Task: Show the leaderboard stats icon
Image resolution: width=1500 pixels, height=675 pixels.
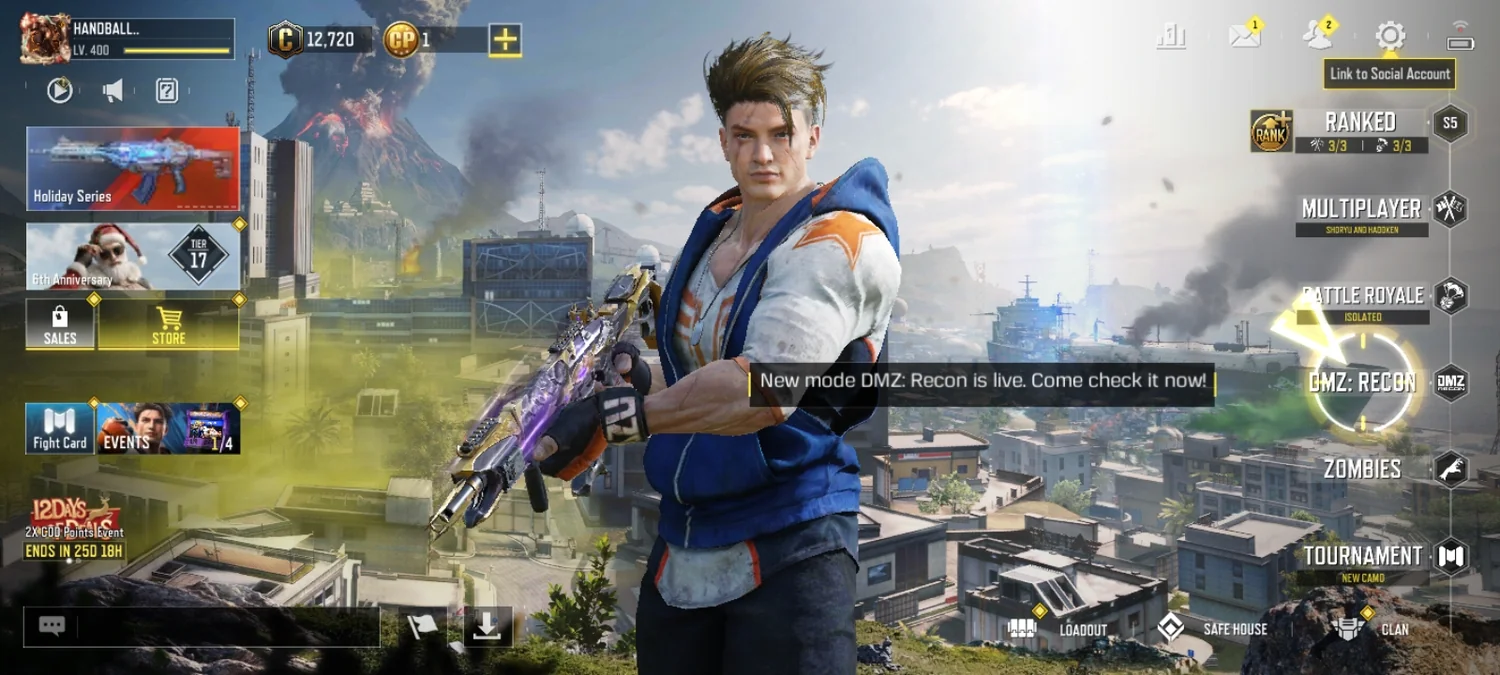Action: click(1171, 37)
